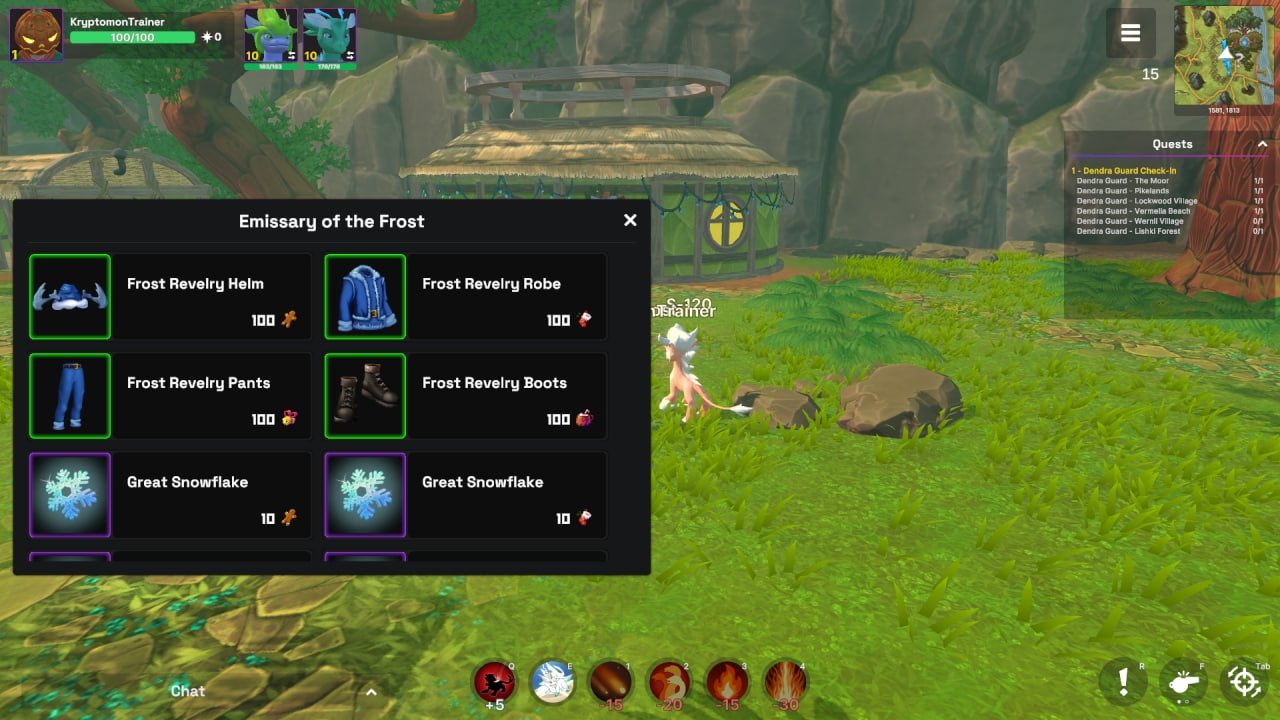Screen dimensions: 1280x720
Task: Use the fire pillar skill
Action: [785, 682]
